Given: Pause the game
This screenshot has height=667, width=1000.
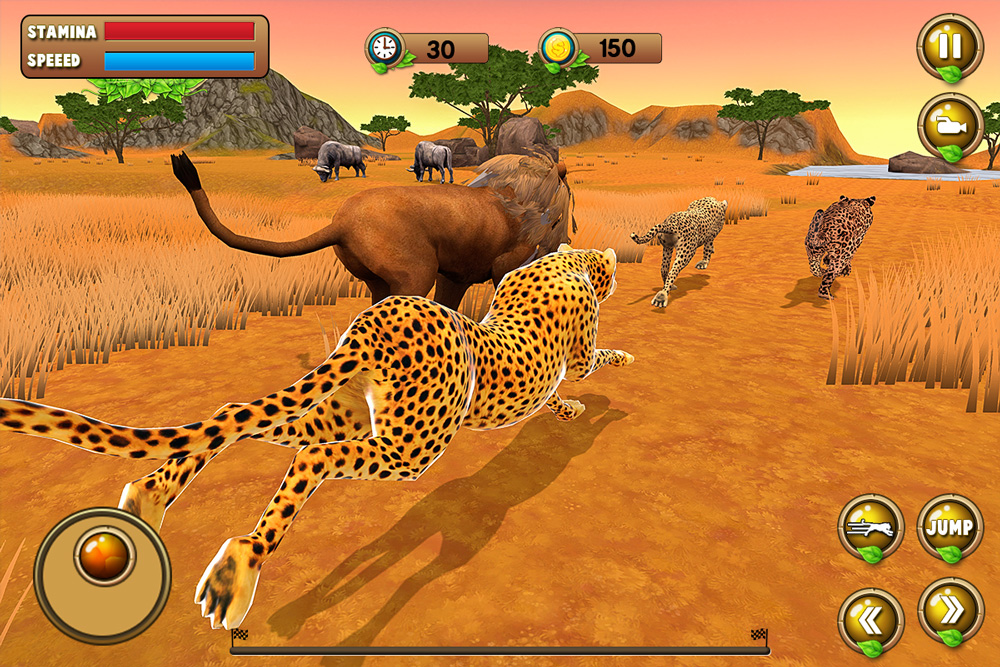Looking at the screenshot, I should coord(949,47).
